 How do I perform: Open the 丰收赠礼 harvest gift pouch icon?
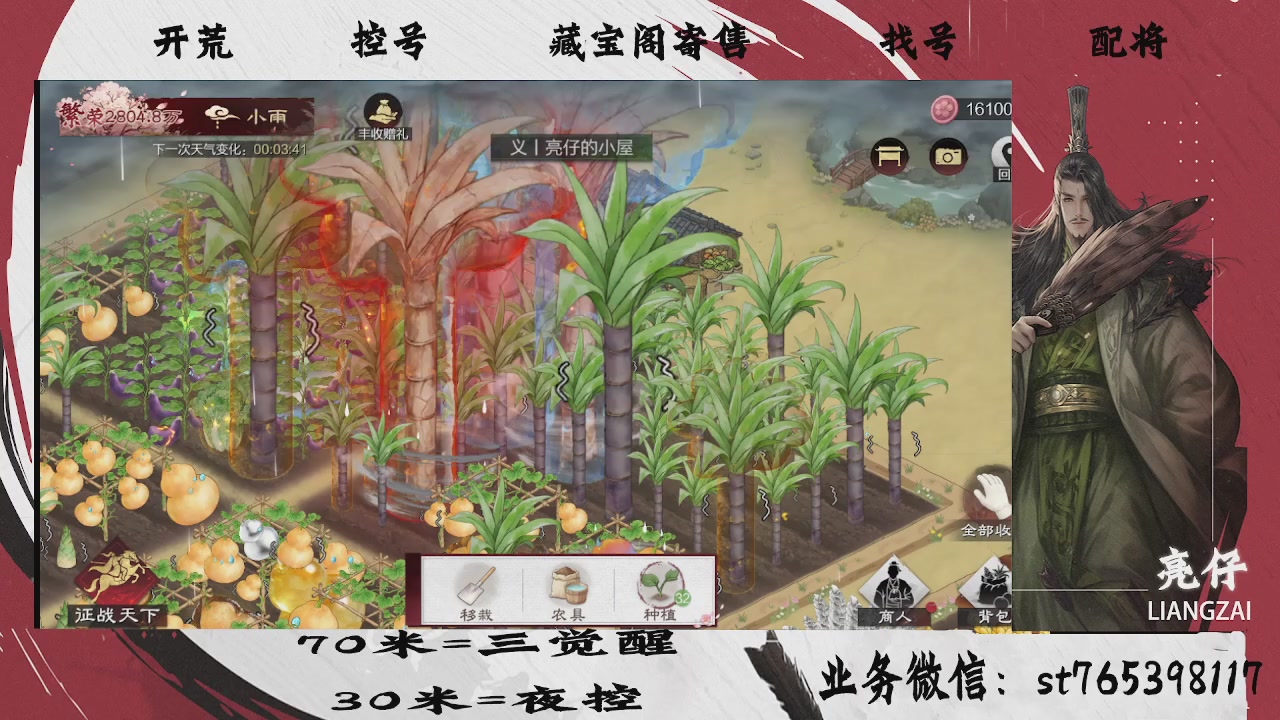[x=383, y=108]
